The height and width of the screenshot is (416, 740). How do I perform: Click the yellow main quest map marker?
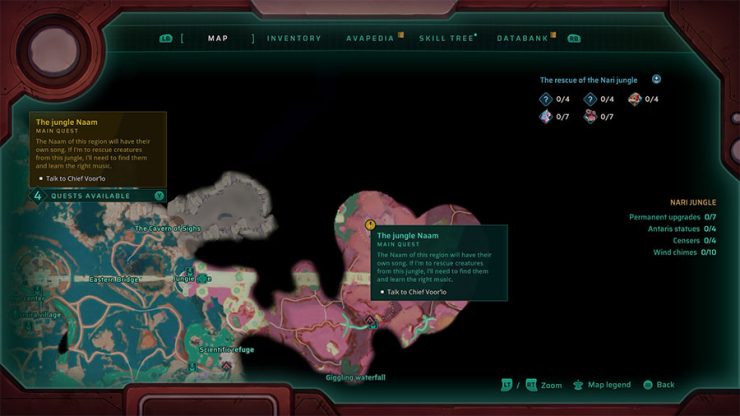(371, 226)
